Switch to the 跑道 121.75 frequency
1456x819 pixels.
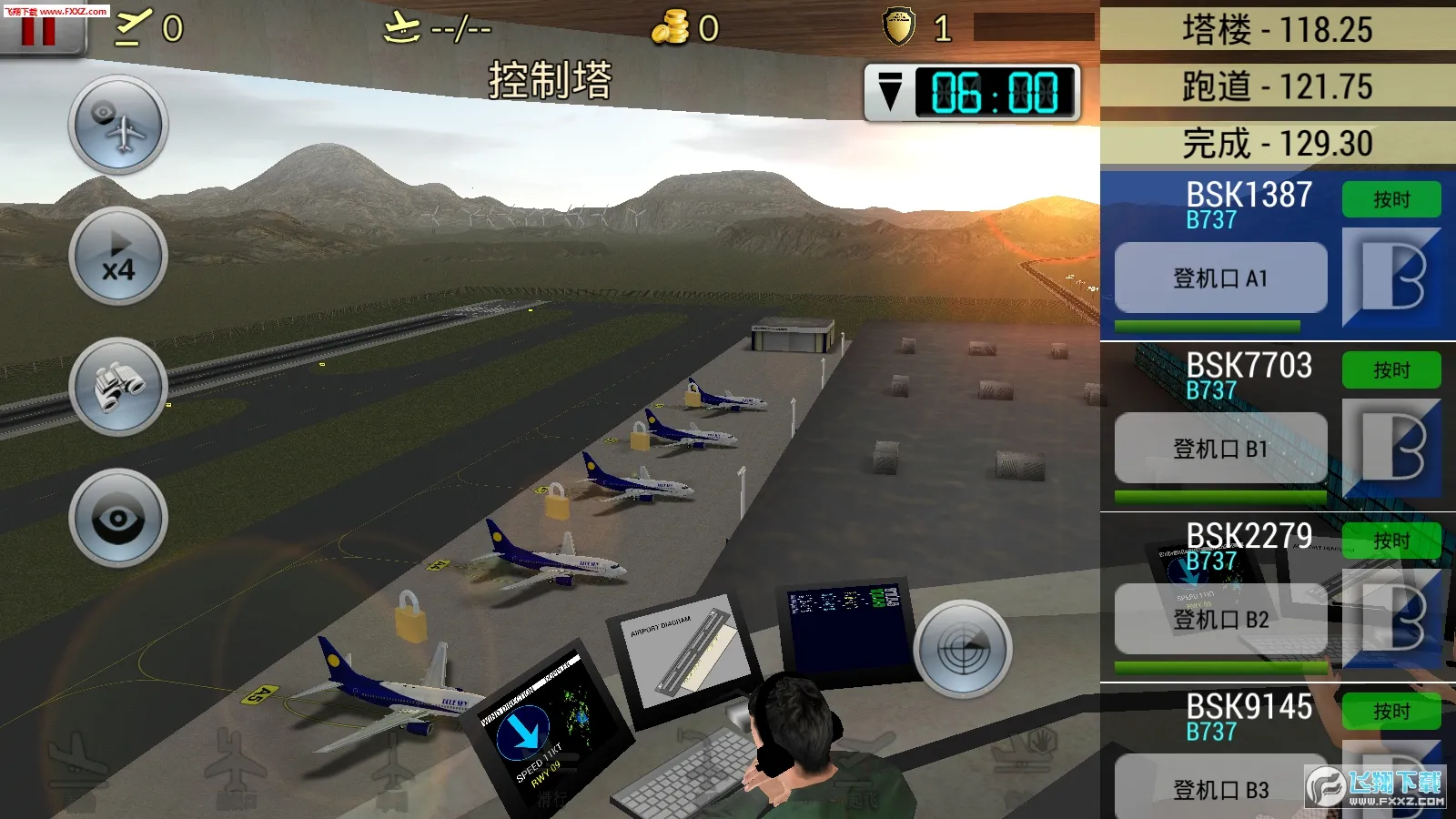[x=1277, y=86]
